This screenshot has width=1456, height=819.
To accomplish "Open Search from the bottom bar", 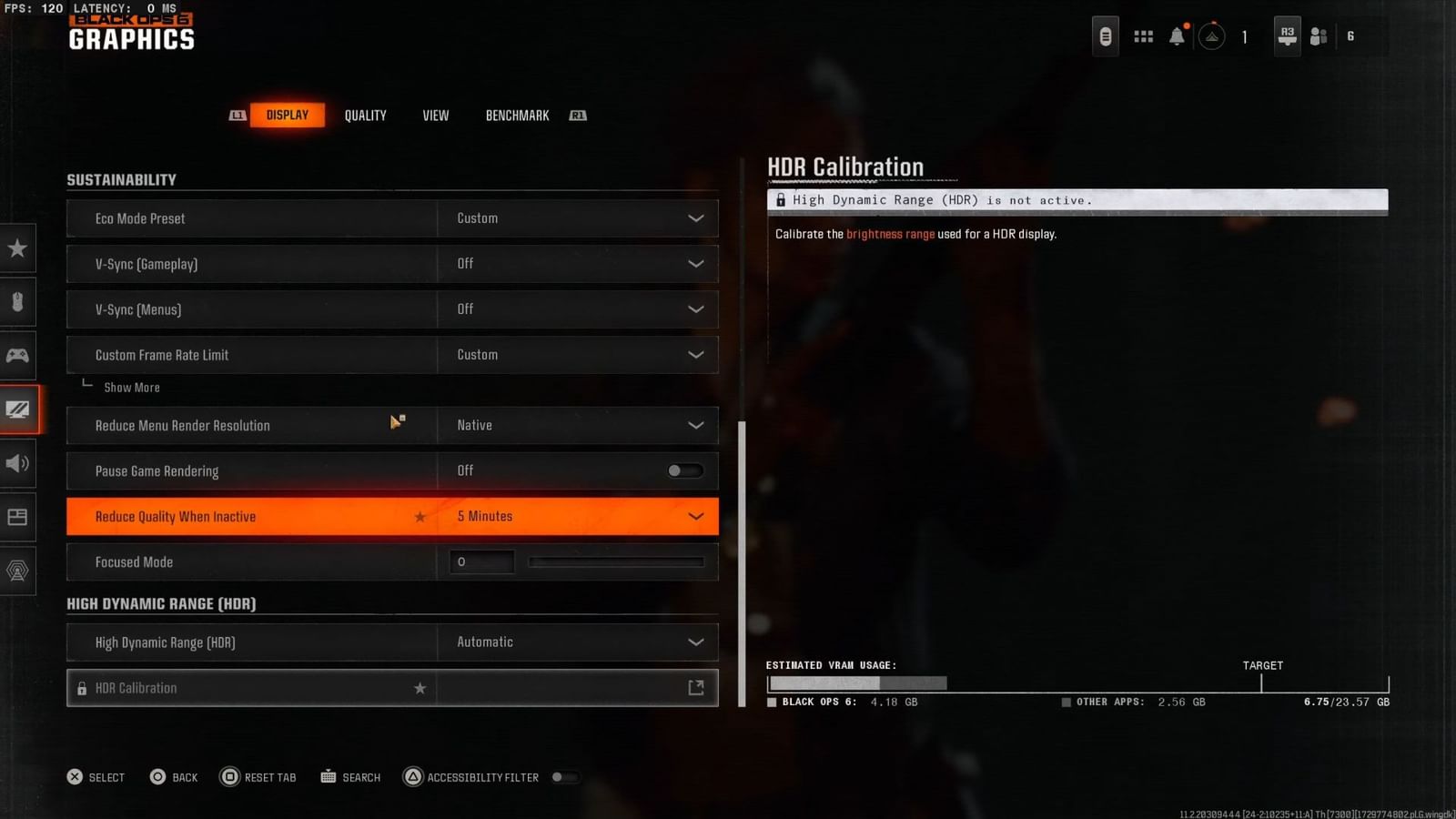I will click(x=350, y=777).
